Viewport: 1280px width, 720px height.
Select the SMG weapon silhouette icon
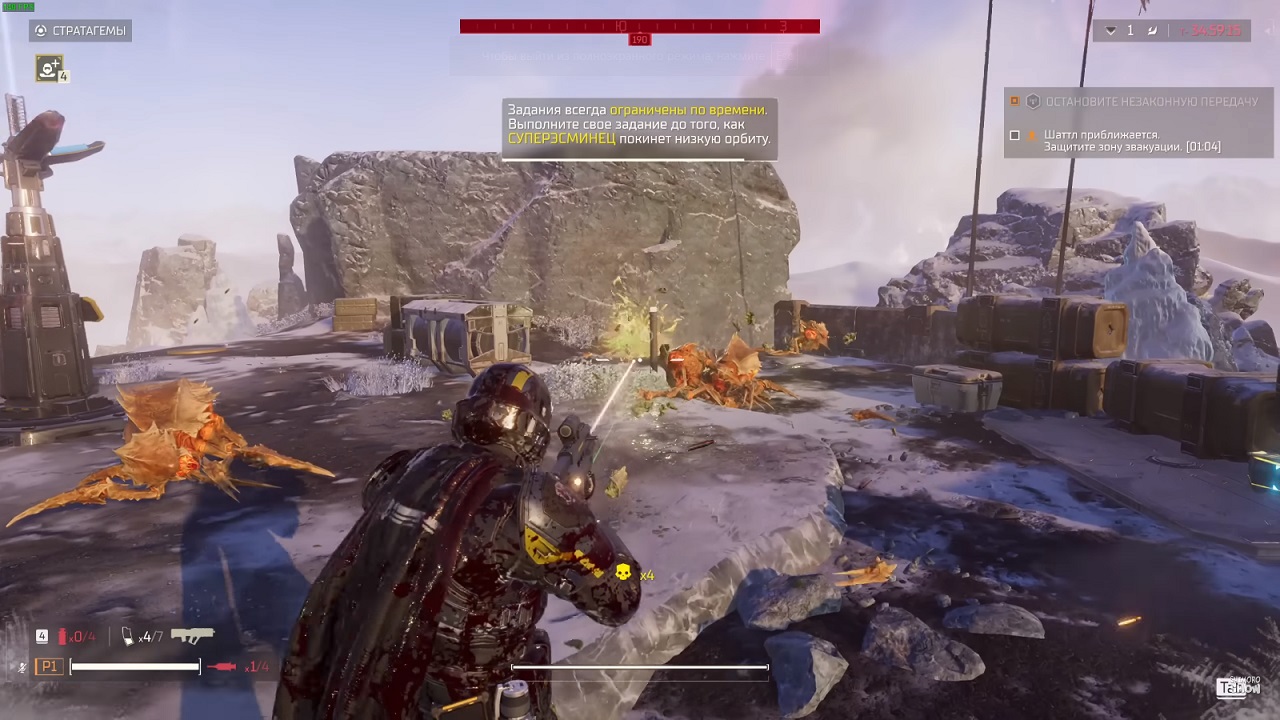pyautogui.click(x=193, y=635)
